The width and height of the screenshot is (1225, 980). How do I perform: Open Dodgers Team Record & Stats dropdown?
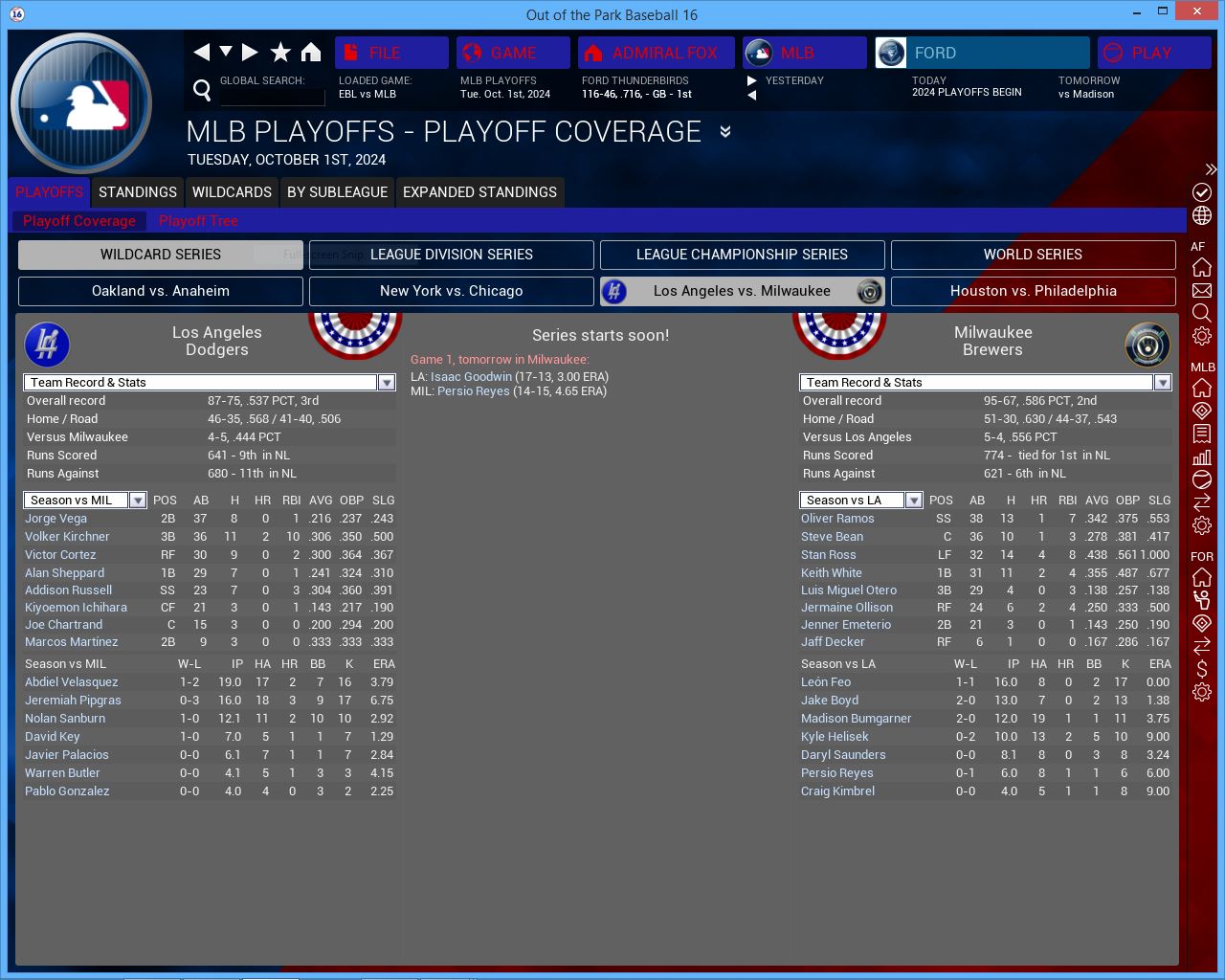386,383
